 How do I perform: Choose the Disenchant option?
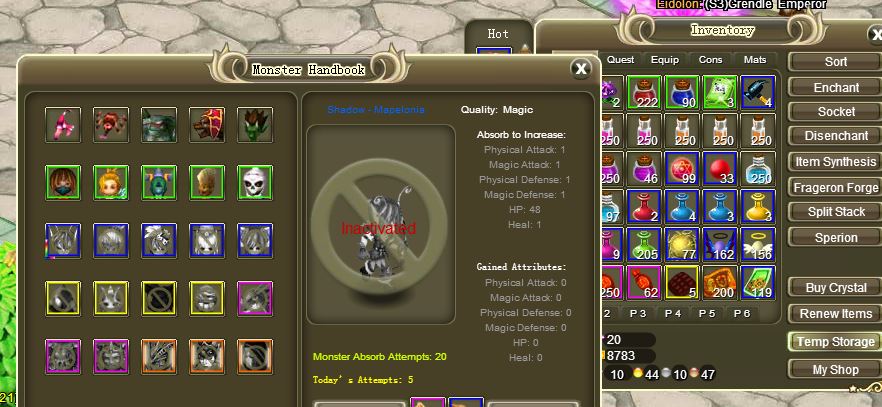835,136
